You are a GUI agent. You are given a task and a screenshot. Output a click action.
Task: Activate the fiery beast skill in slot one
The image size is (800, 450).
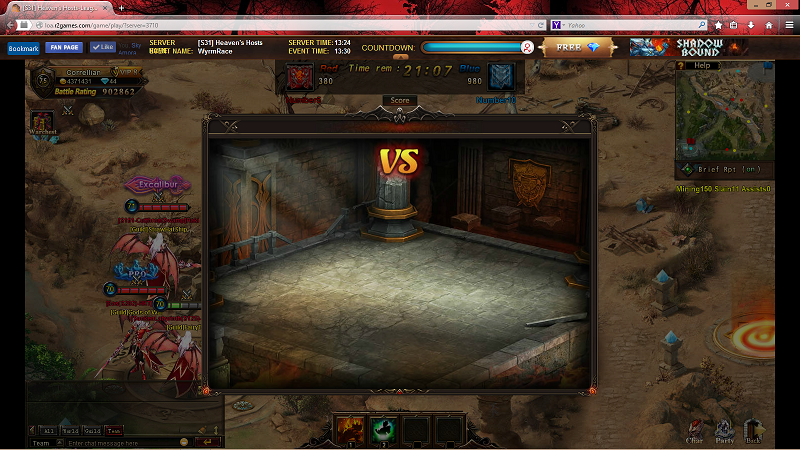pos(350,428)
